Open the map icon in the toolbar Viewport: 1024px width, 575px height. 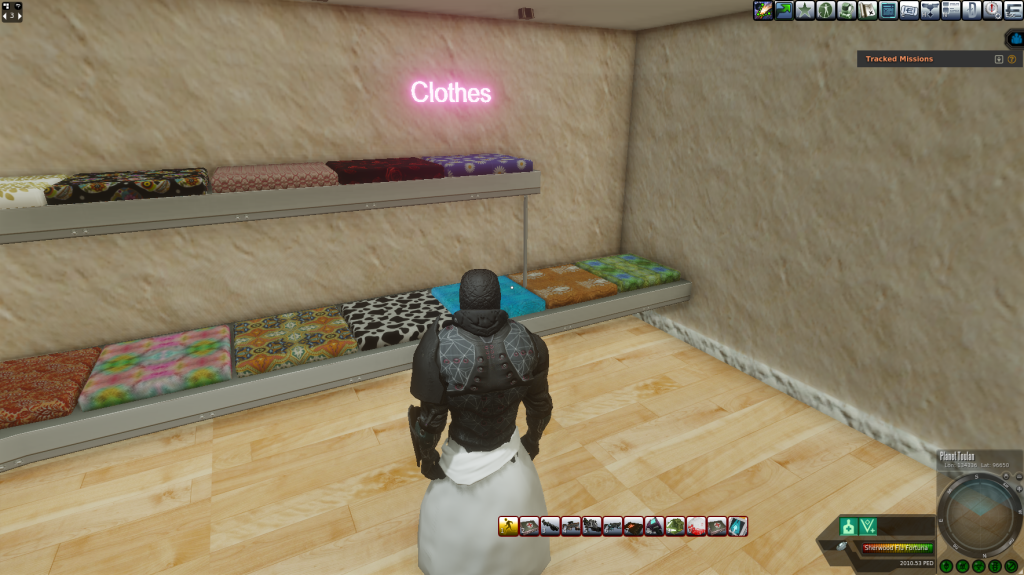(x=868, y=10)
